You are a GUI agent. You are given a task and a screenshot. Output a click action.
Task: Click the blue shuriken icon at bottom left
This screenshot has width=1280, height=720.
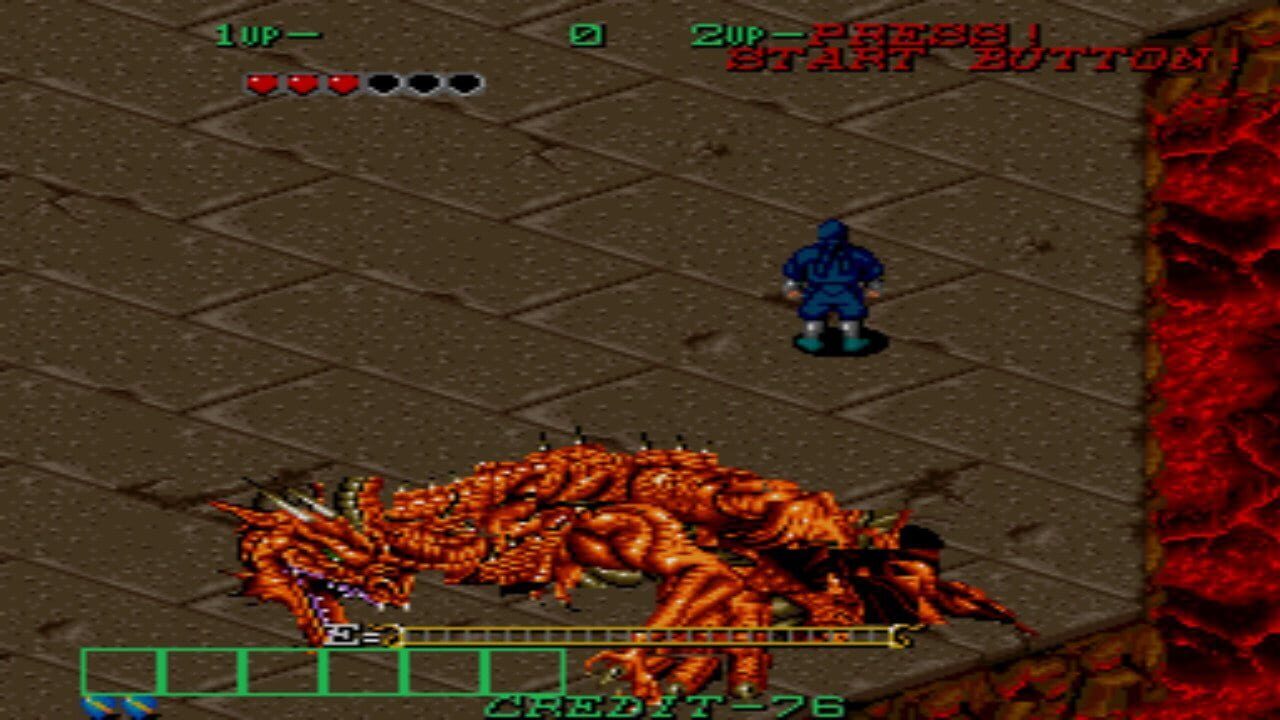pos(101,706)
